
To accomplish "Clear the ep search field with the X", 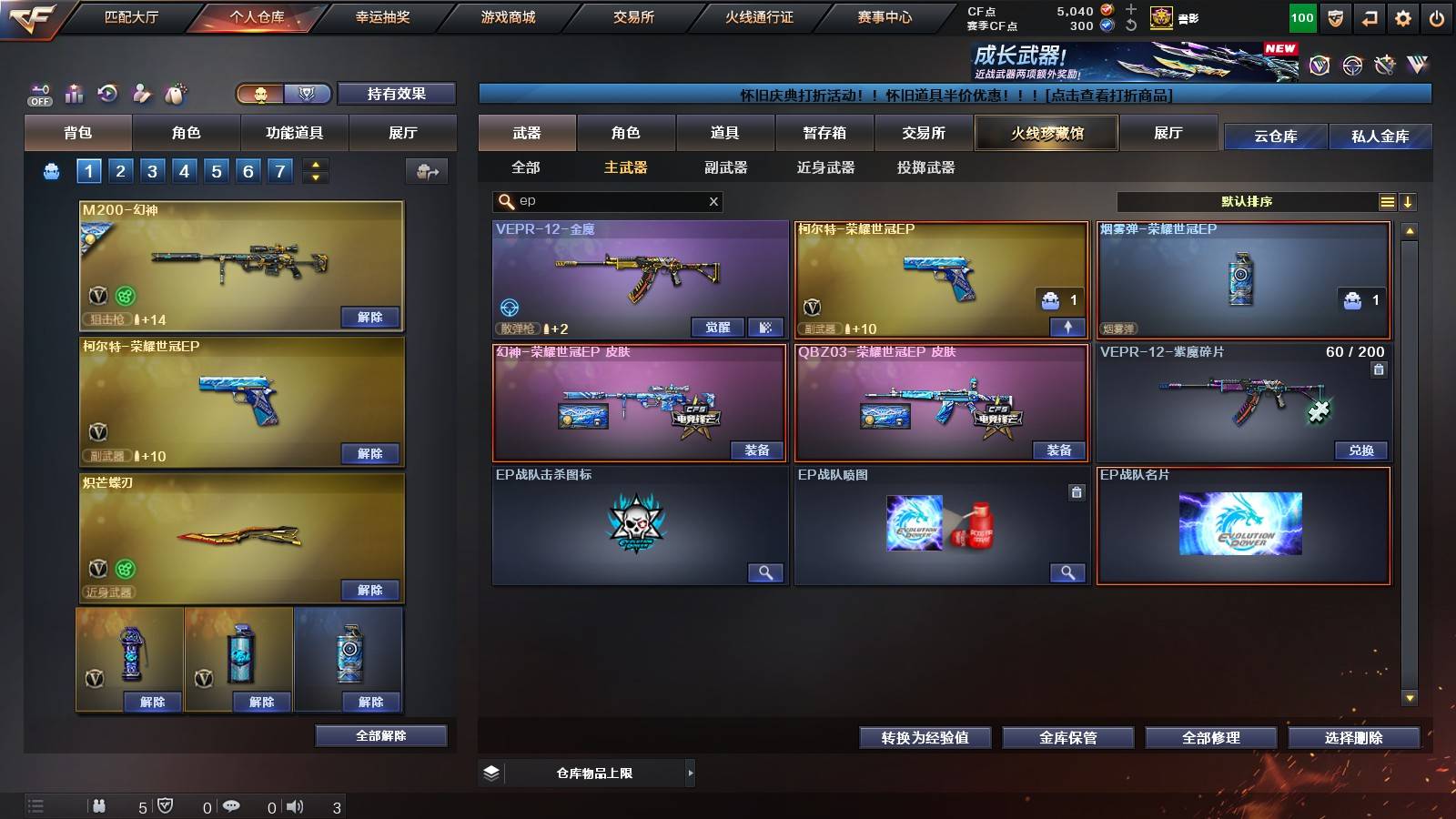I will pyautogui.click(x=713, y=201).
